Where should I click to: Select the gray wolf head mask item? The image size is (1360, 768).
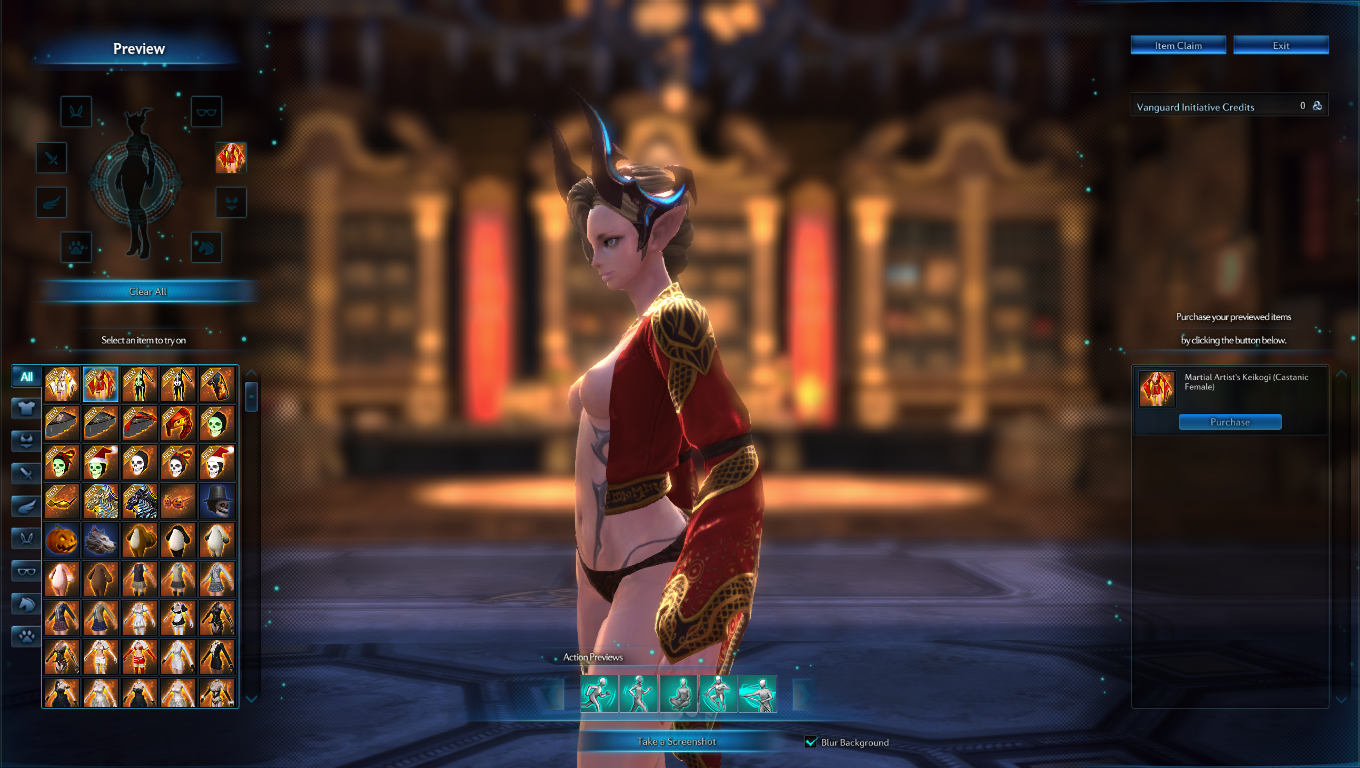pyautogui.click(x=100, y=540)
